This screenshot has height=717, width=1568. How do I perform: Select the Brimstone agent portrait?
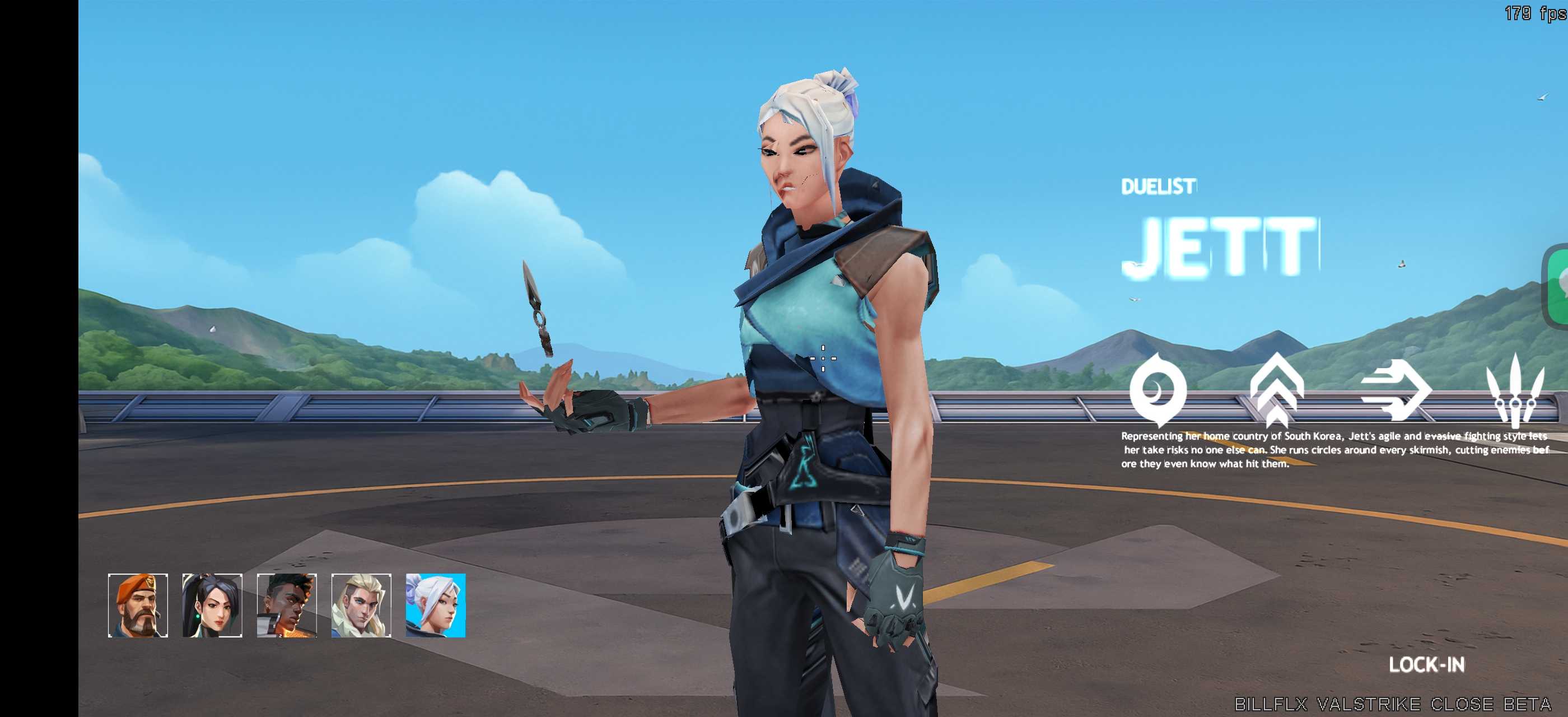coord(138,605)
